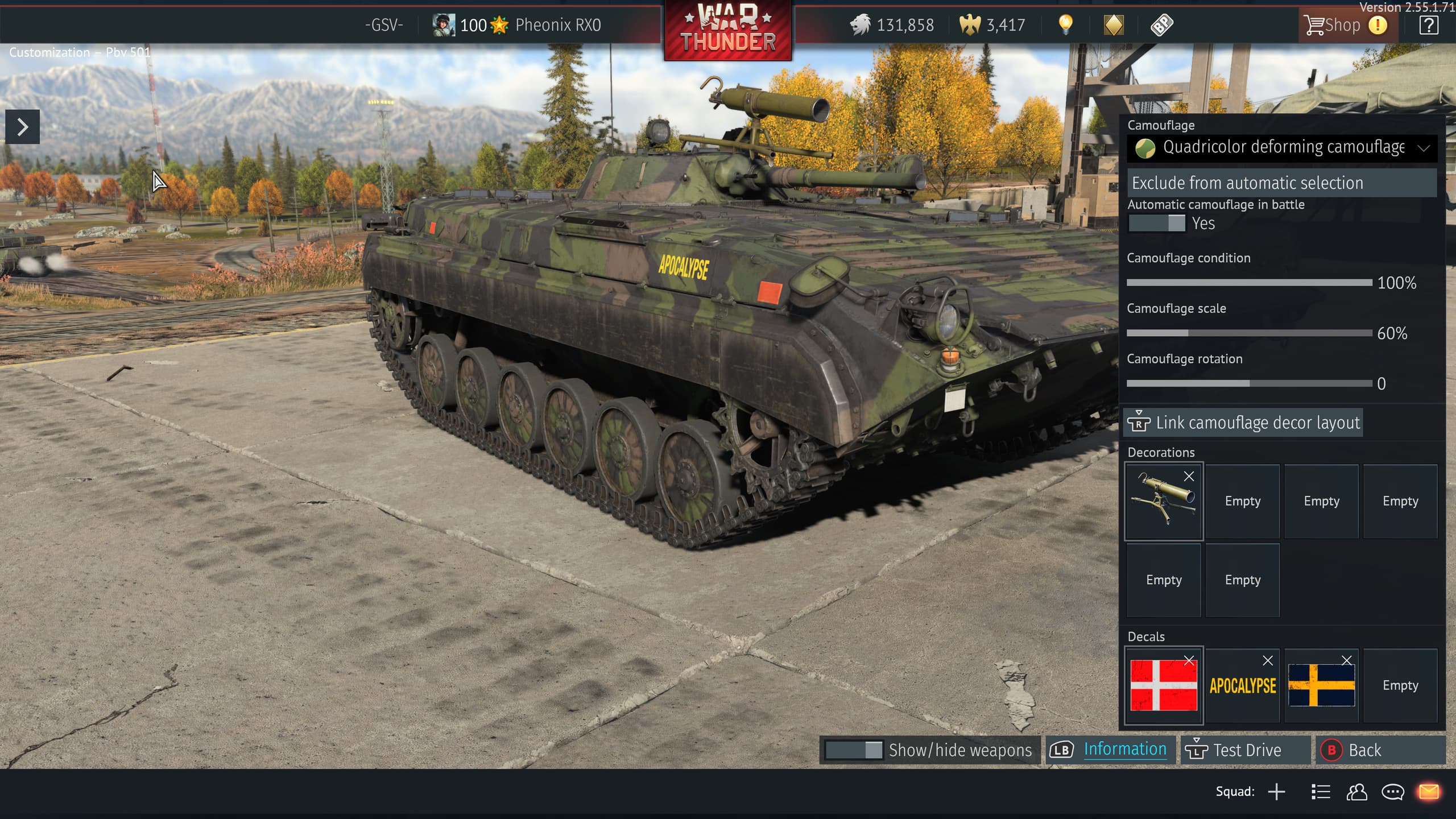Click Exclude from automatic selection

1282,183
